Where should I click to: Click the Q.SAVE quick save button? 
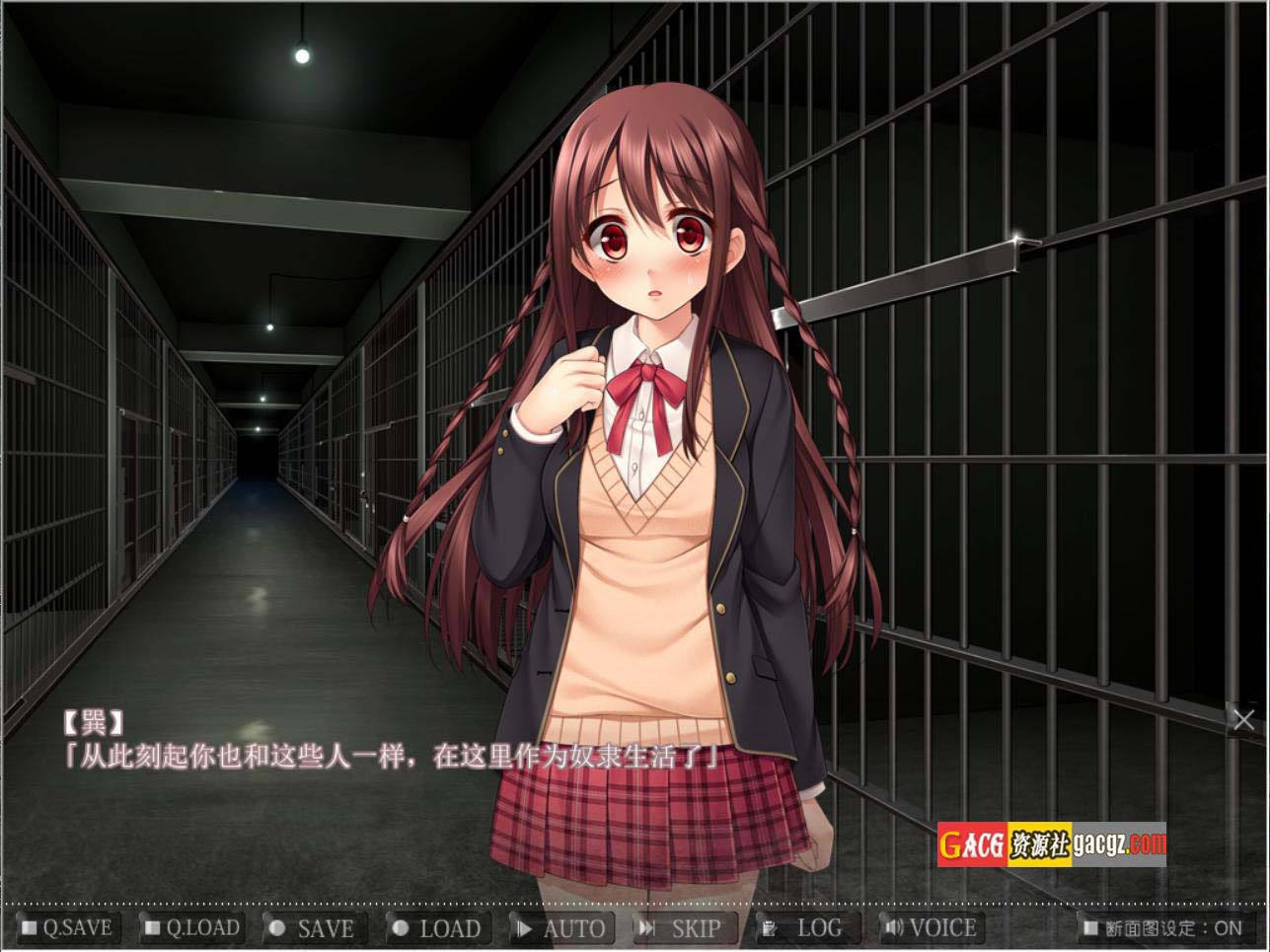point(67,928)
